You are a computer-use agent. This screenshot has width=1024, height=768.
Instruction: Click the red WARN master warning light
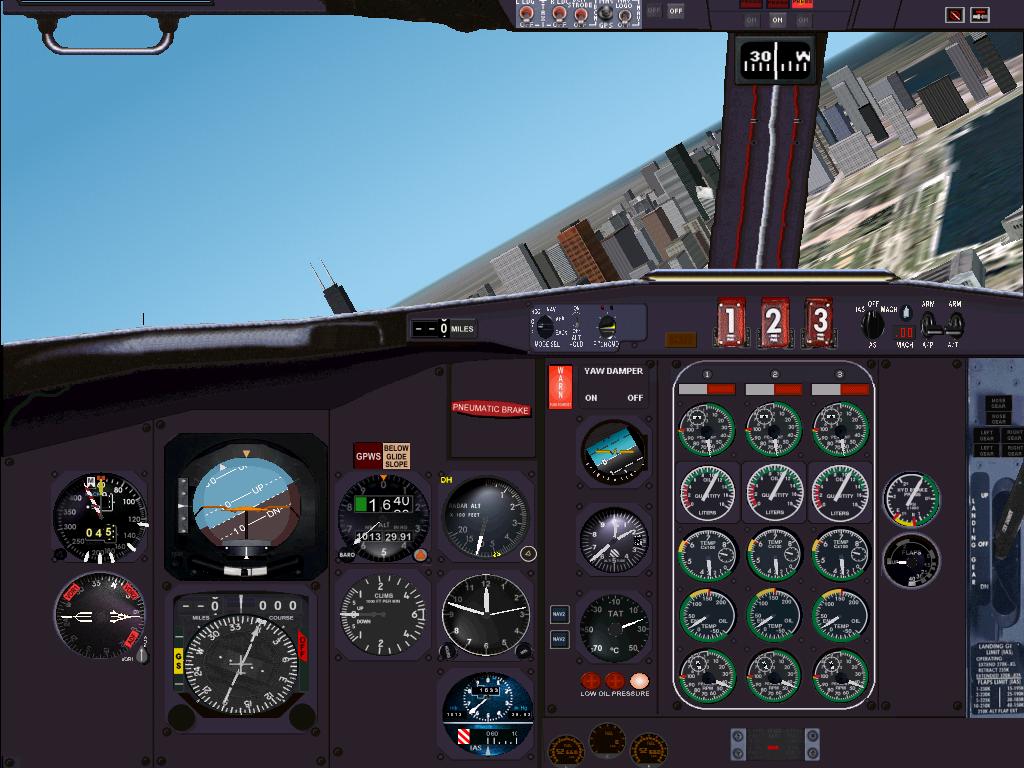coord(560,387)
